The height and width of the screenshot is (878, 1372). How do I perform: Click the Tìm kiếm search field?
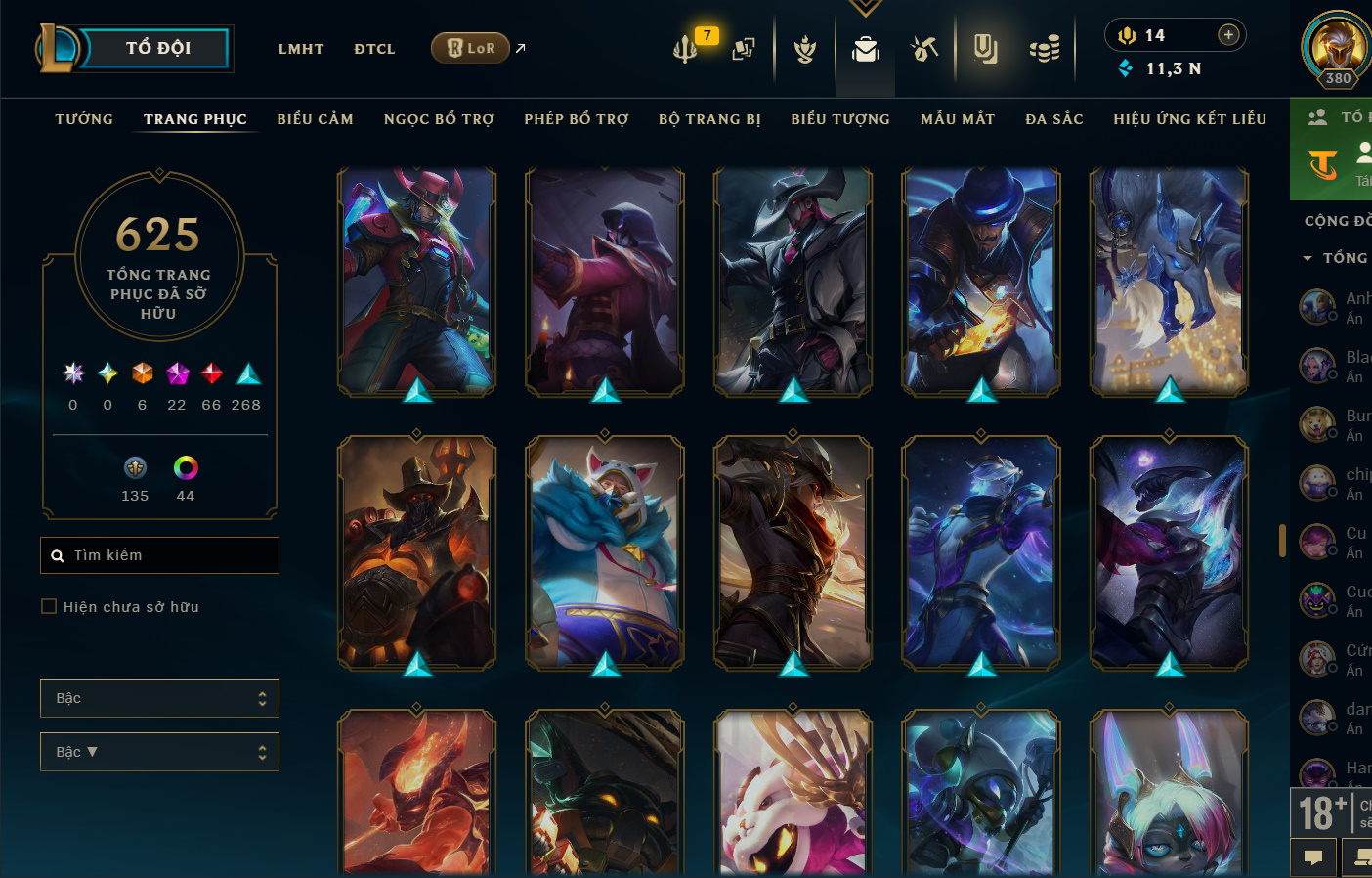[x=166, y=555]
